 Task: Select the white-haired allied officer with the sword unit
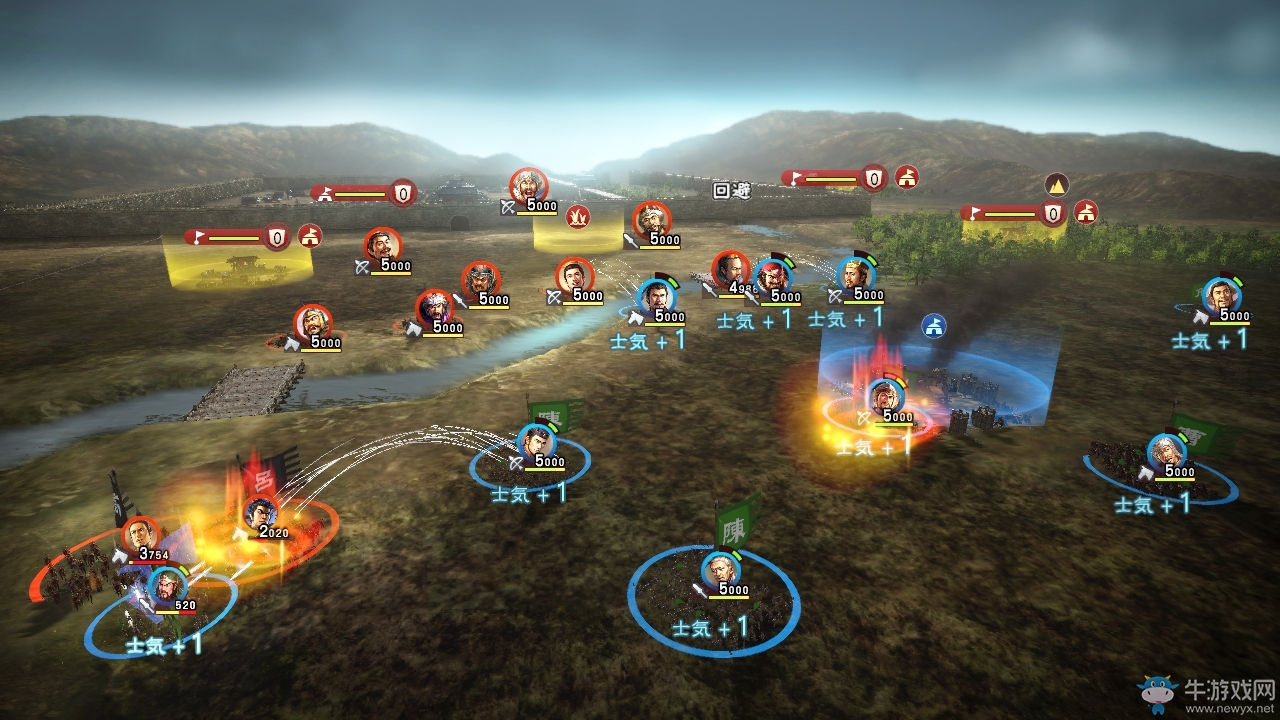[x=720, y=570]
